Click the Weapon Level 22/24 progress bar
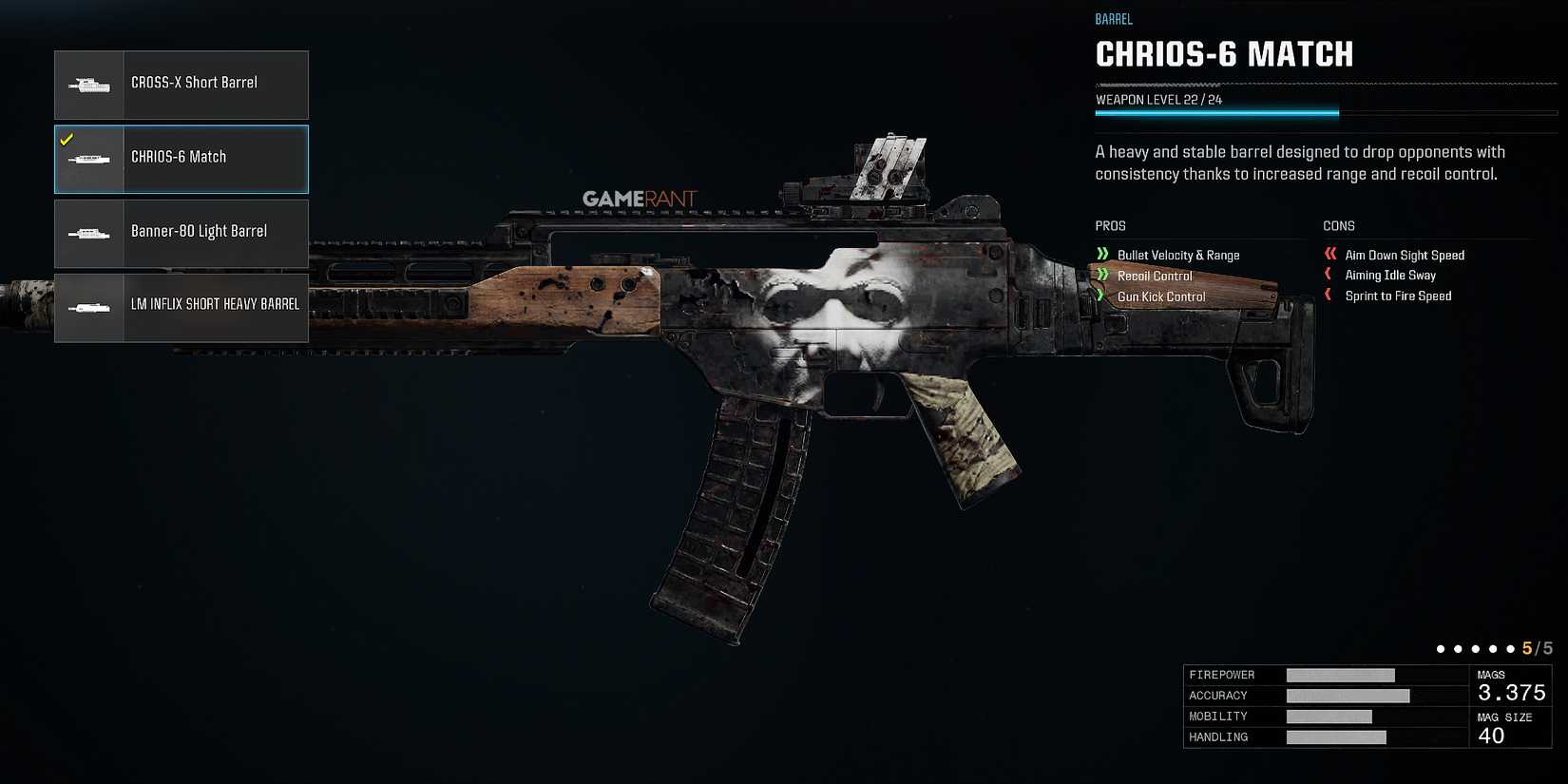This screenshot has width=1568, height=784. (1216, 112)
